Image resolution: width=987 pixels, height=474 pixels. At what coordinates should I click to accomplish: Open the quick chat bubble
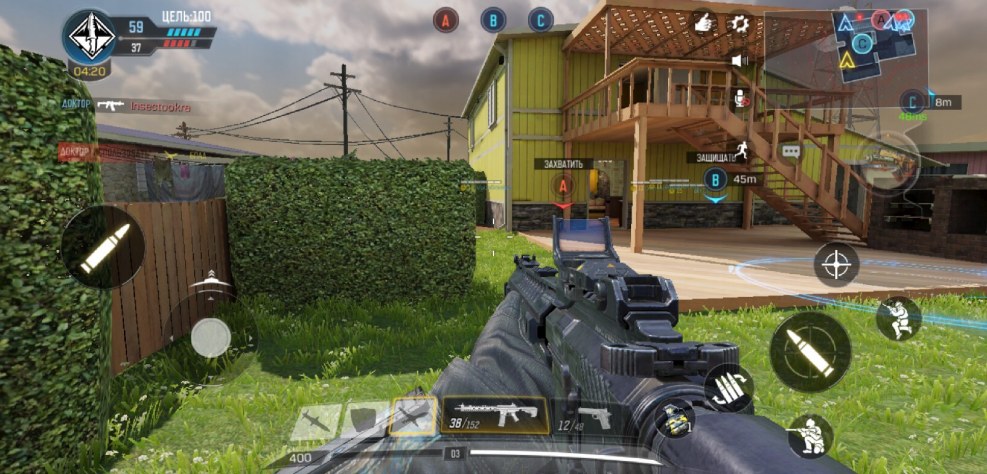click(x=791, y=151)
